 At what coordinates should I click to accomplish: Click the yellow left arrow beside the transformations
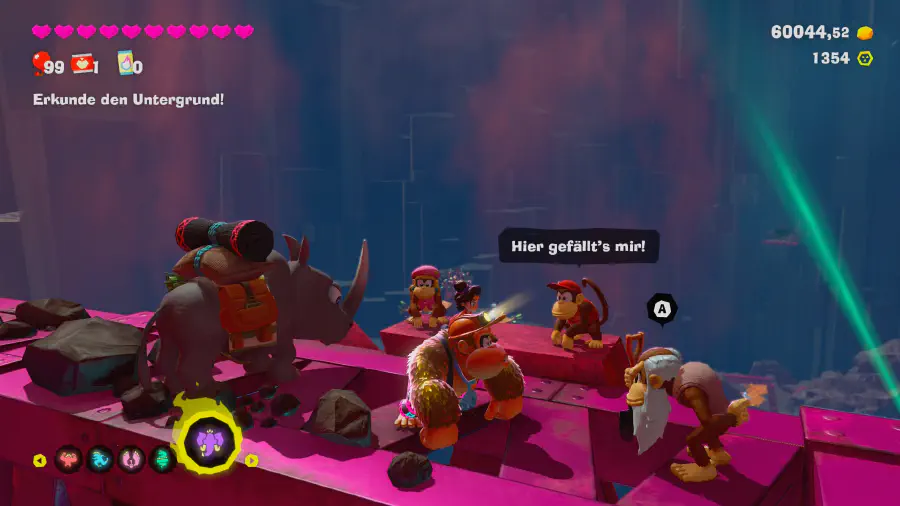point(40,461)
